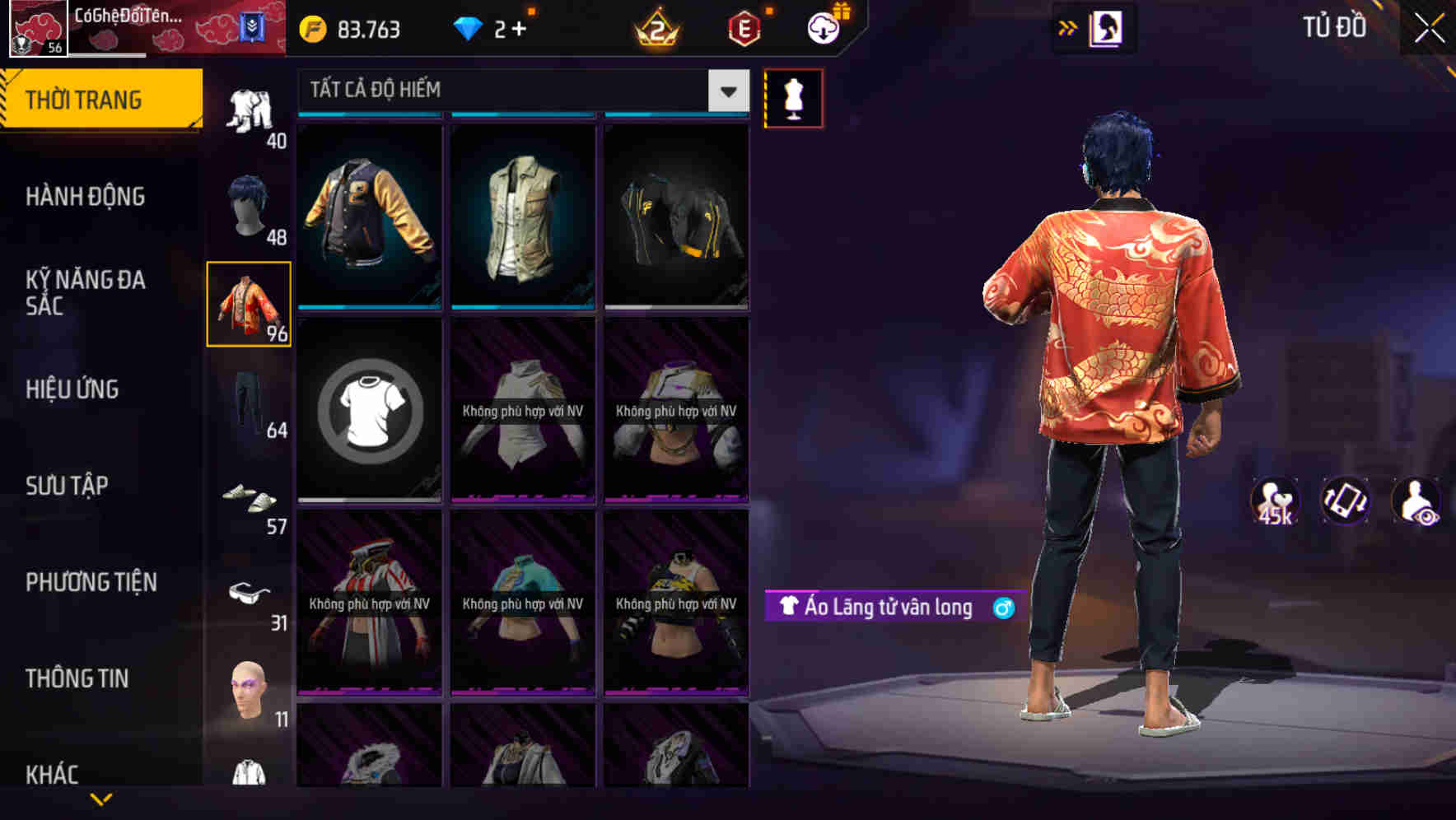The image size is (1456, 820).
Task: Open the mannequin outfit preset icon
Action: click(794, 97)
